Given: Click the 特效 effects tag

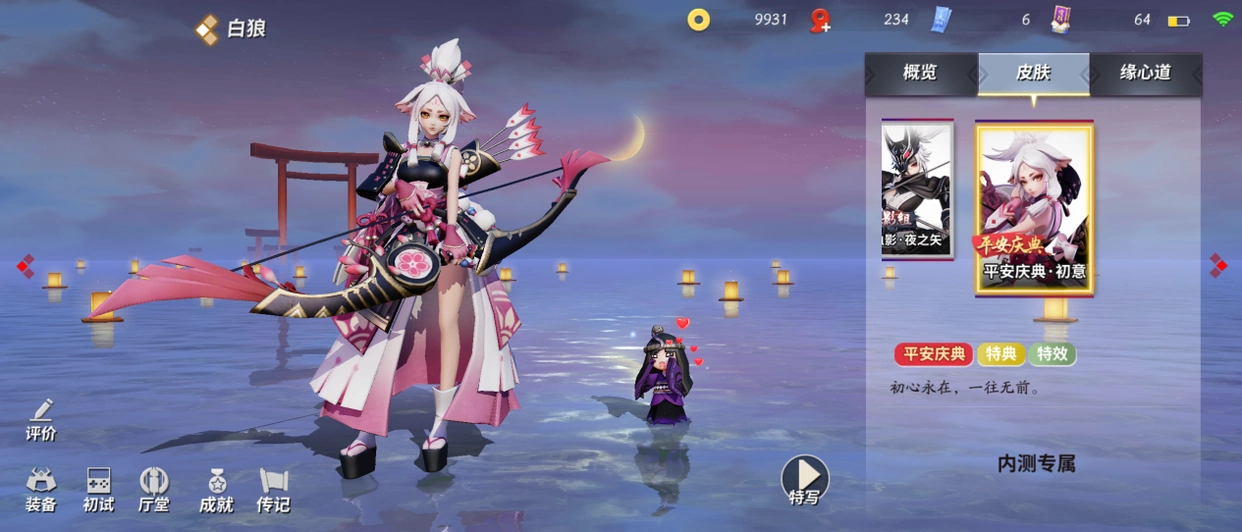Looking at the screenshot, I should pyautogui.click(x=1051, y=353).
